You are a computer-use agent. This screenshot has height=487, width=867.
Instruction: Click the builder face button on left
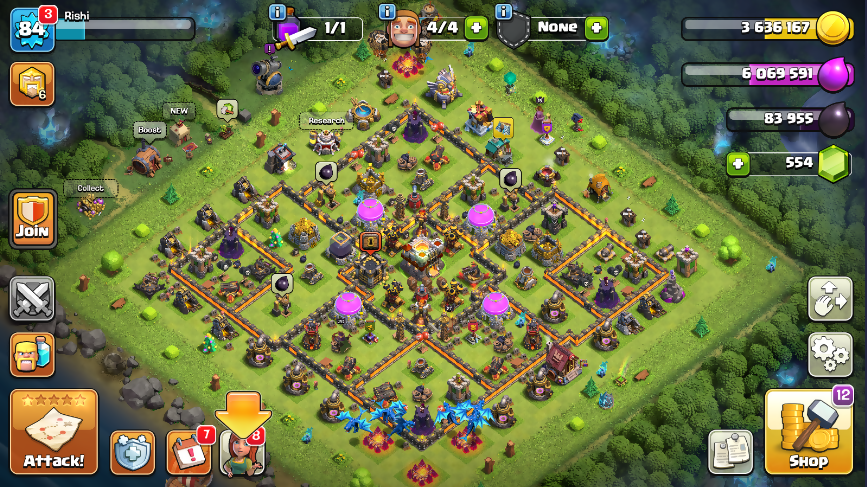click(x=32, y=354)
